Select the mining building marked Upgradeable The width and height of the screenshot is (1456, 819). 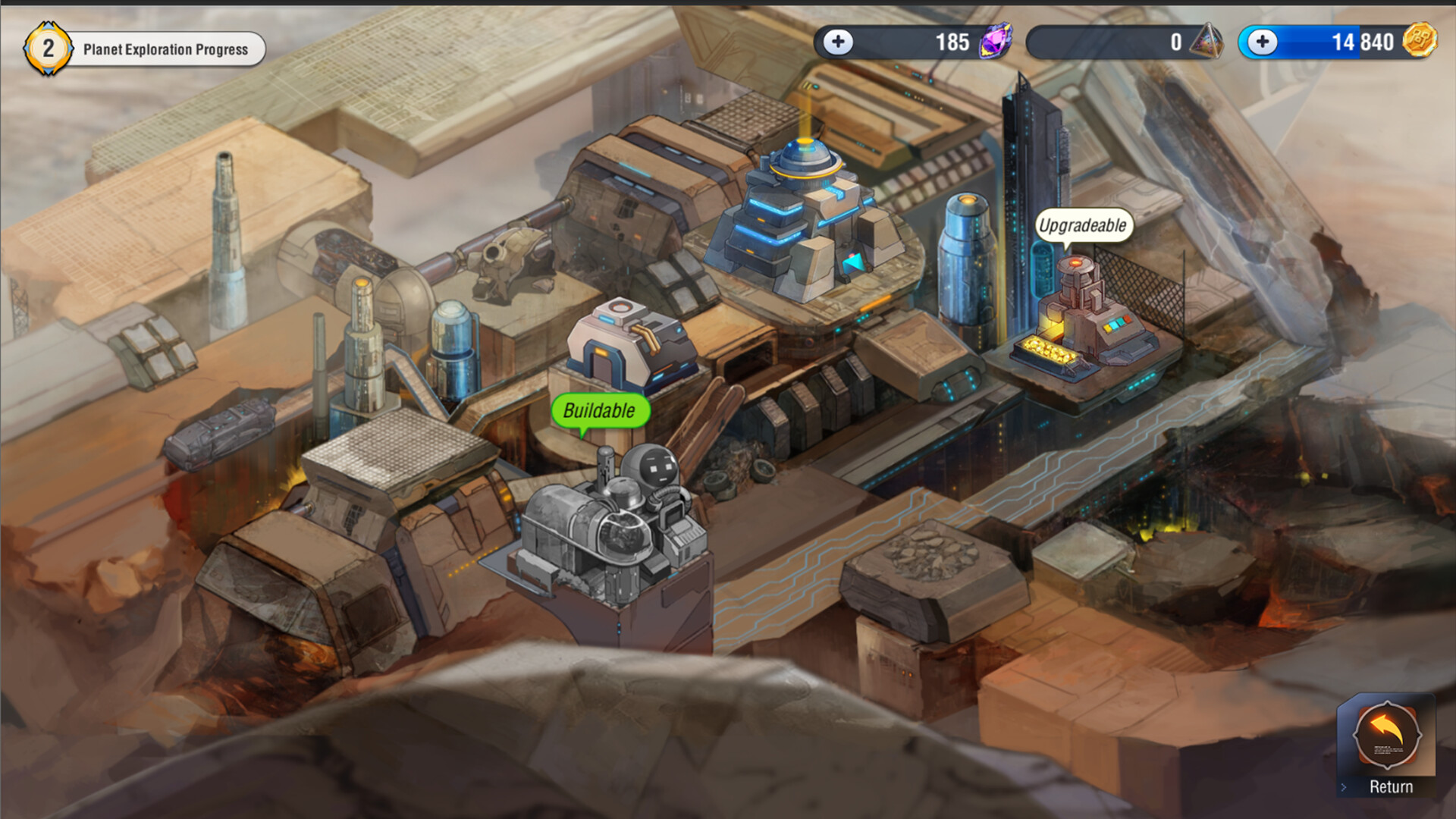(x=1084, y=318)
